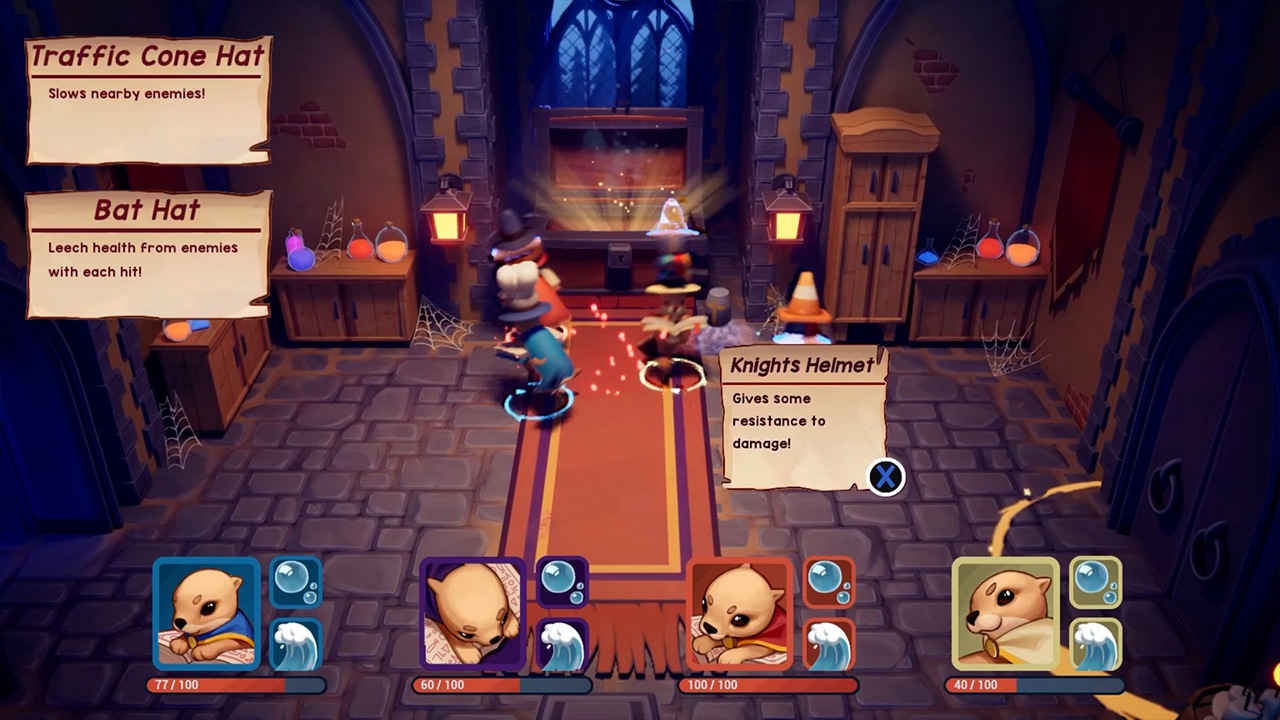Select the purple-framed otter portrait
This screenshot has width=1280, height=720.
(473, 613)
